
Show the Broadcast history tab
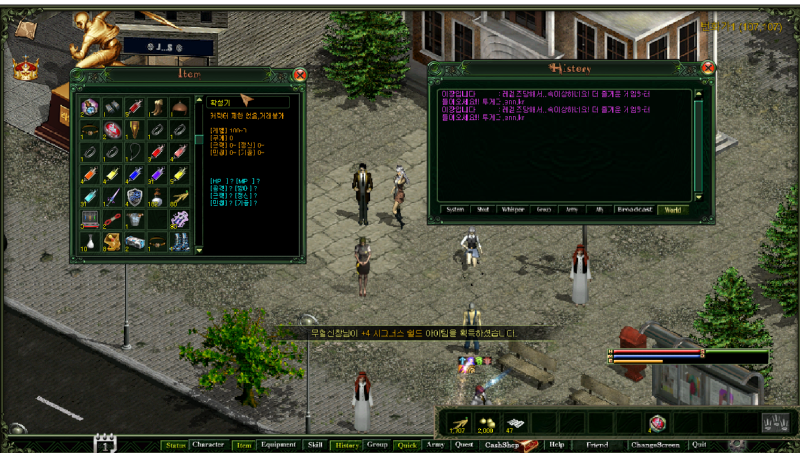point(635,210)
